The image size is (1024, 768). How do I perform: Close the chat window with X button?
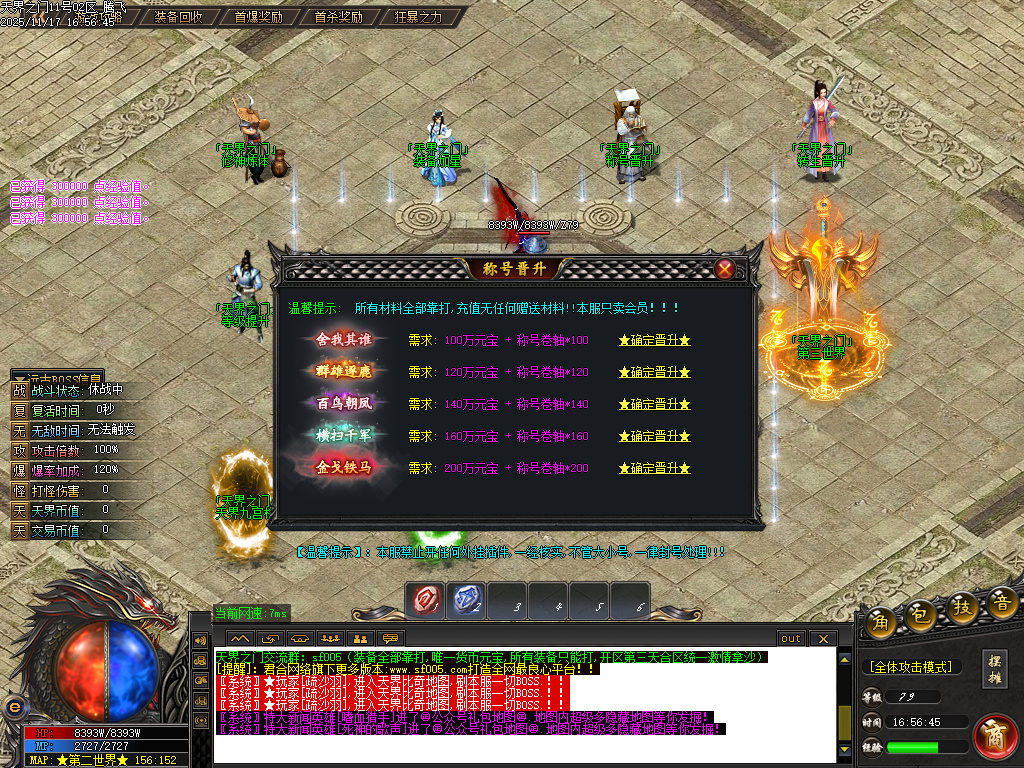823,638
